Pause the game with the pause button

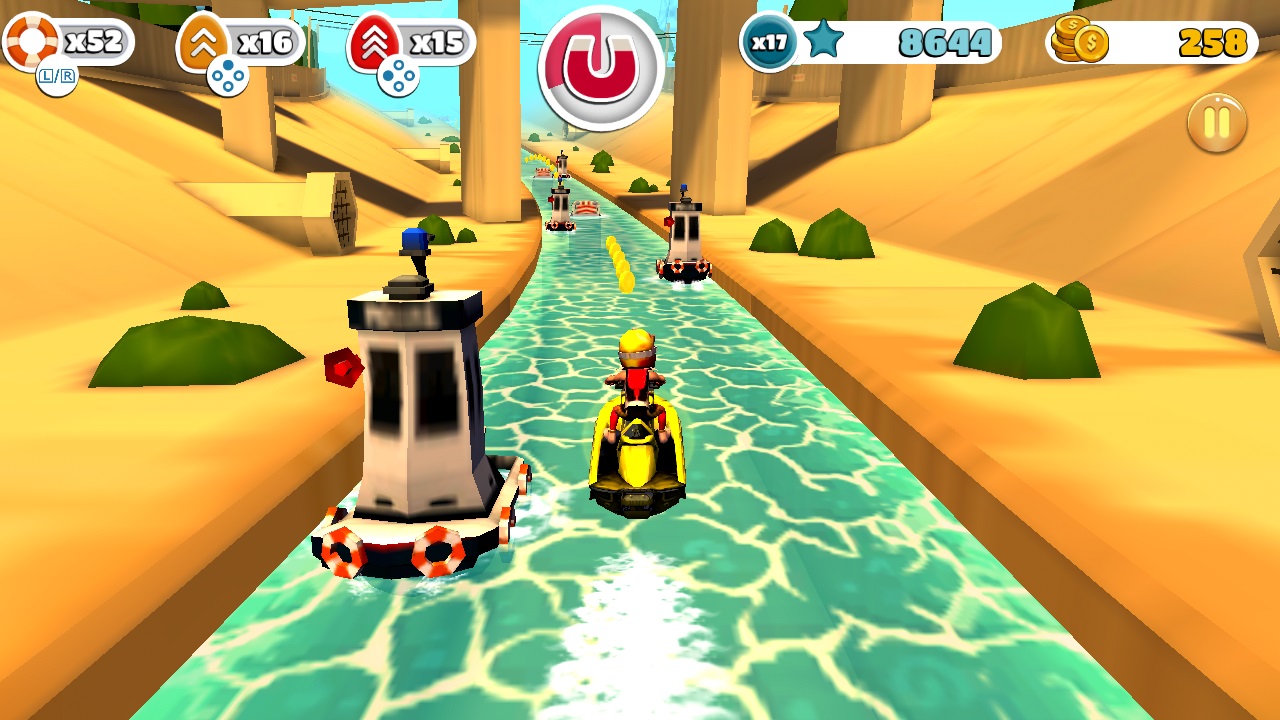pos(1216,121)
